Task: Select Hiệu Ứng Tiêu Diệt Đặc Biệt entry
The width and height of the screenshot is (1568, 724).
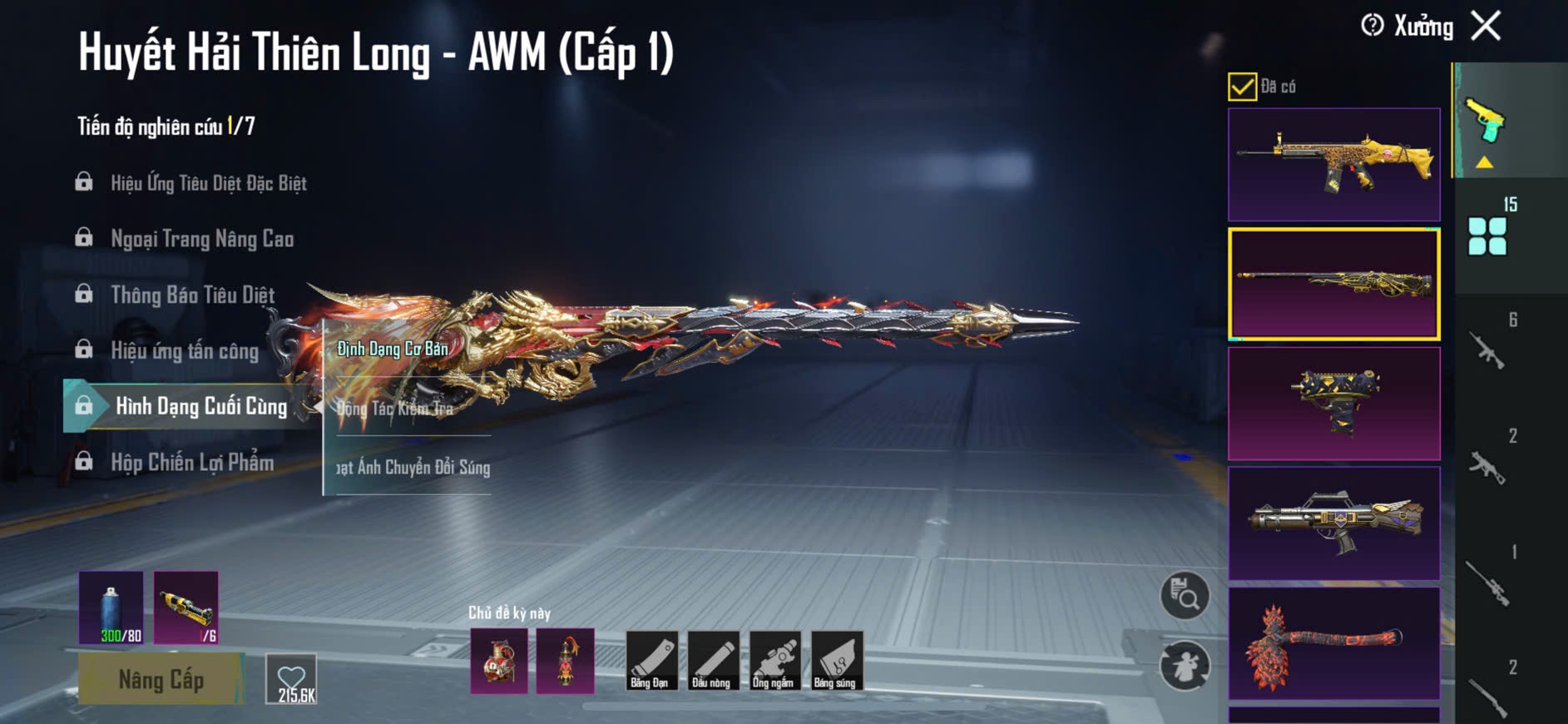Action: (208, 183)
